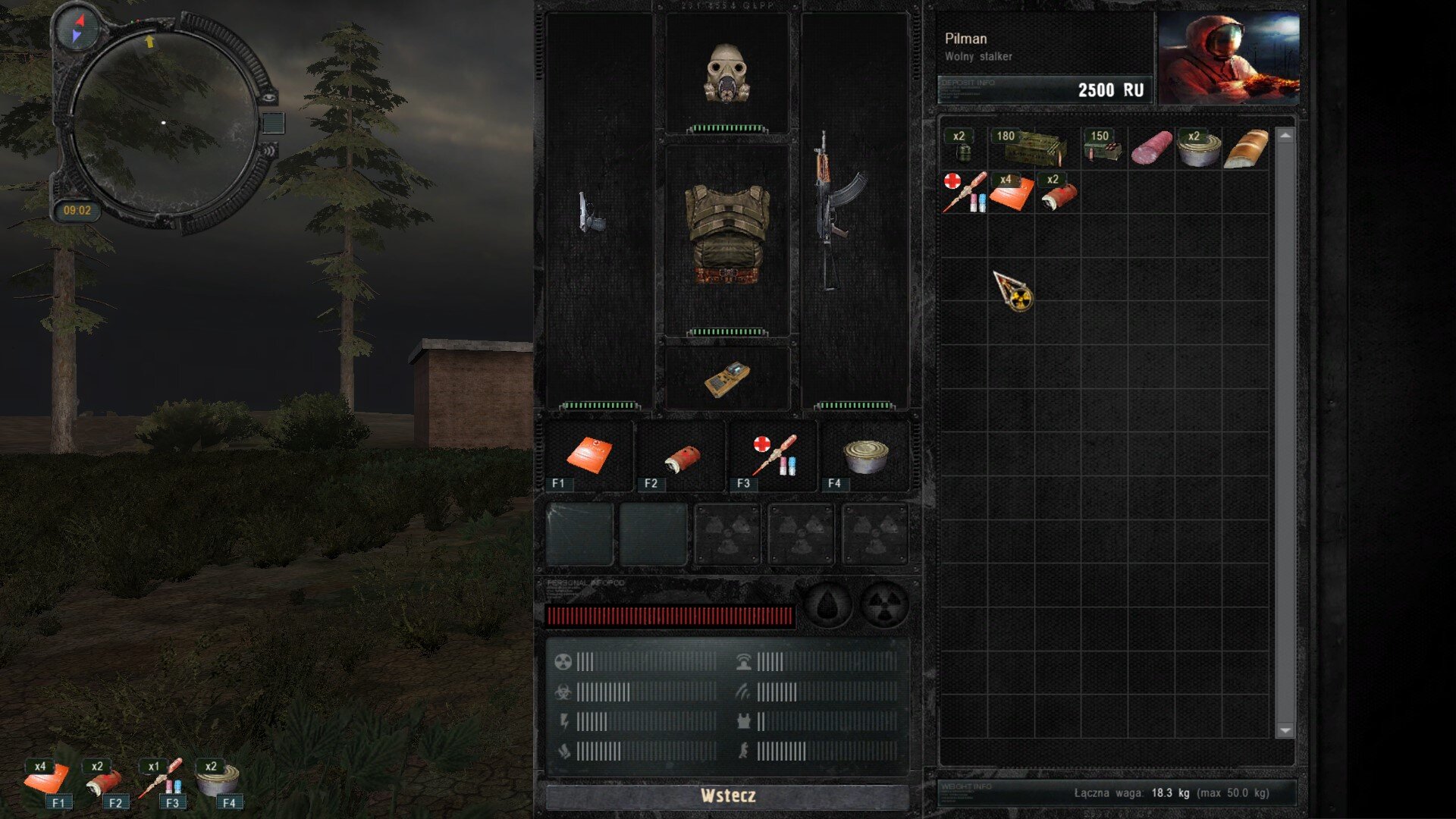Select the backpack canned food stack
Image resolution: width=1456 pixels, height=819 pixels.
click(1198, 149)
